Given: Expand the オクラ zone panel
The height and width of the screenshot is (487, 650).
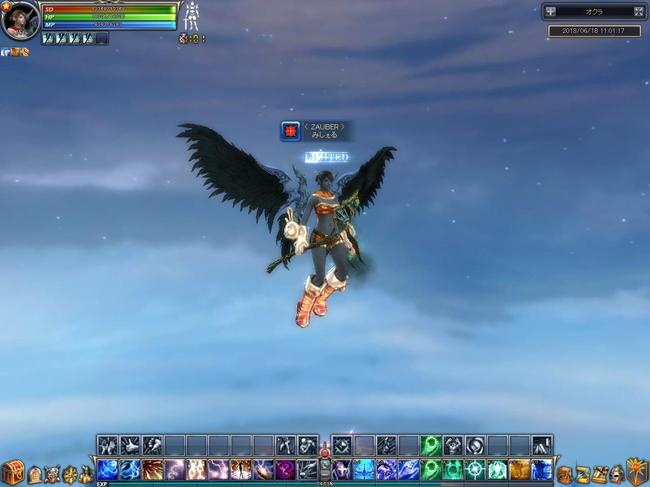Looking at the screenshot, I should pos(639,12).
